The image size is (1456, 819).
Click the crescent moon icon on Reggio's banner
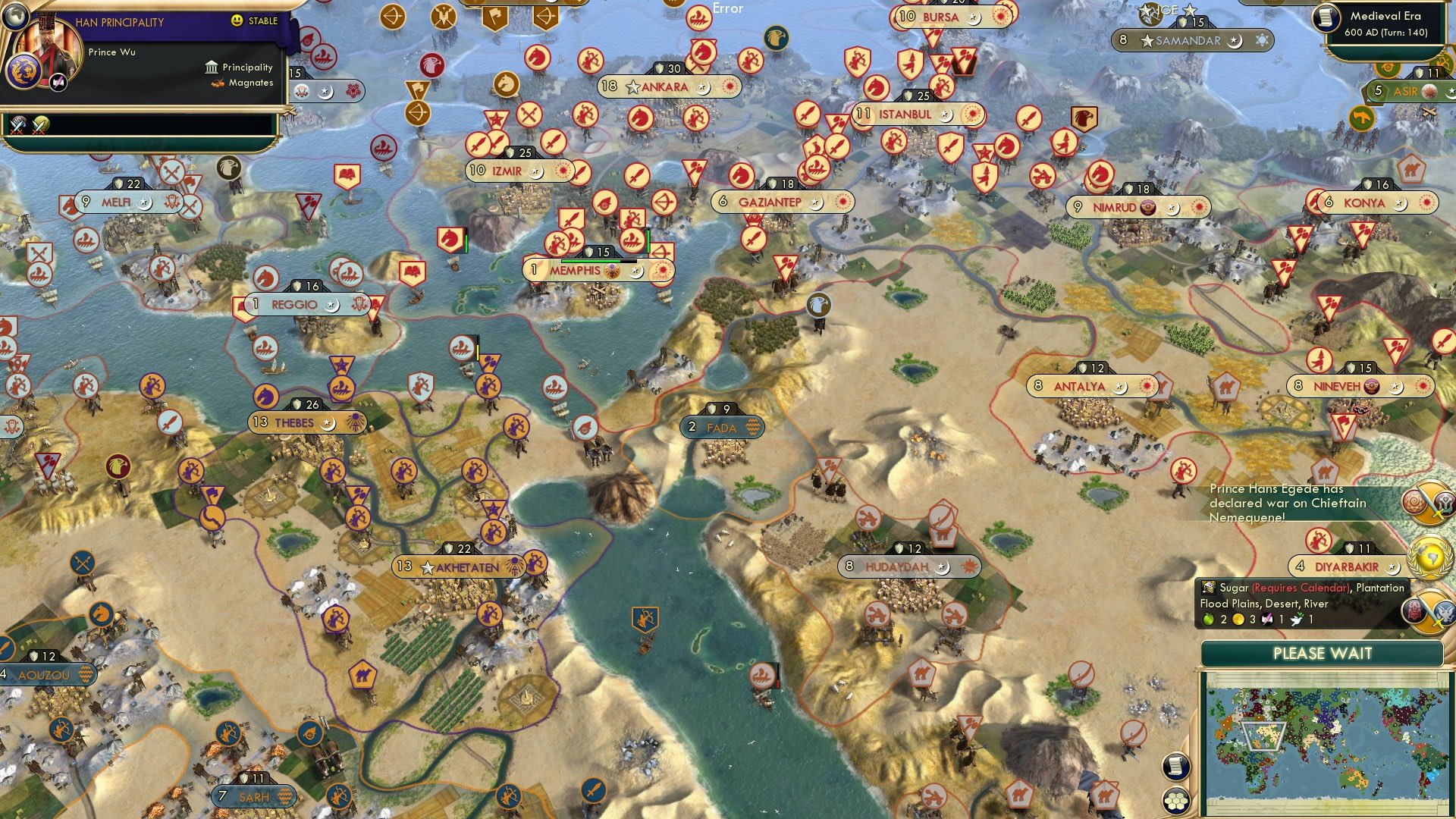333,306
